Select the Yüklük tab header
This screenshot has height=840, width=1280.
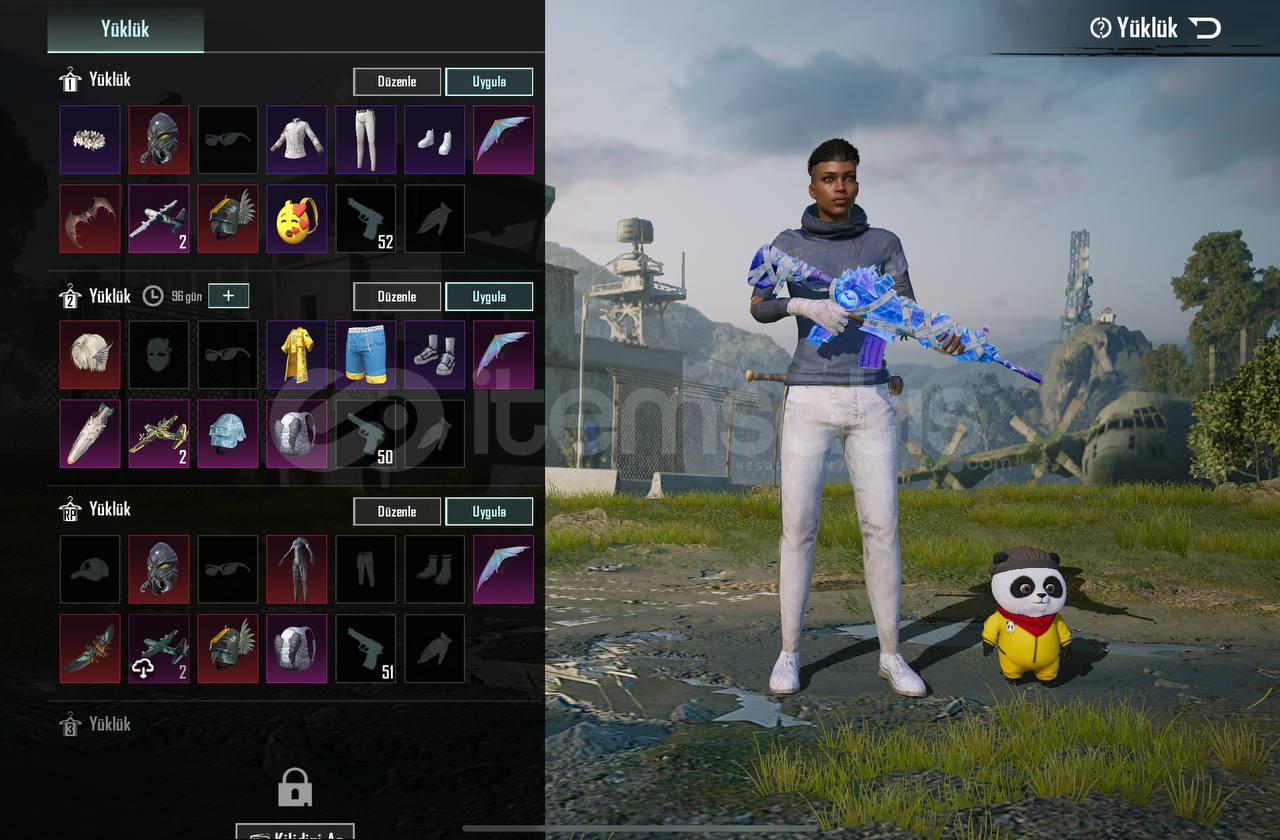(125, 29)
